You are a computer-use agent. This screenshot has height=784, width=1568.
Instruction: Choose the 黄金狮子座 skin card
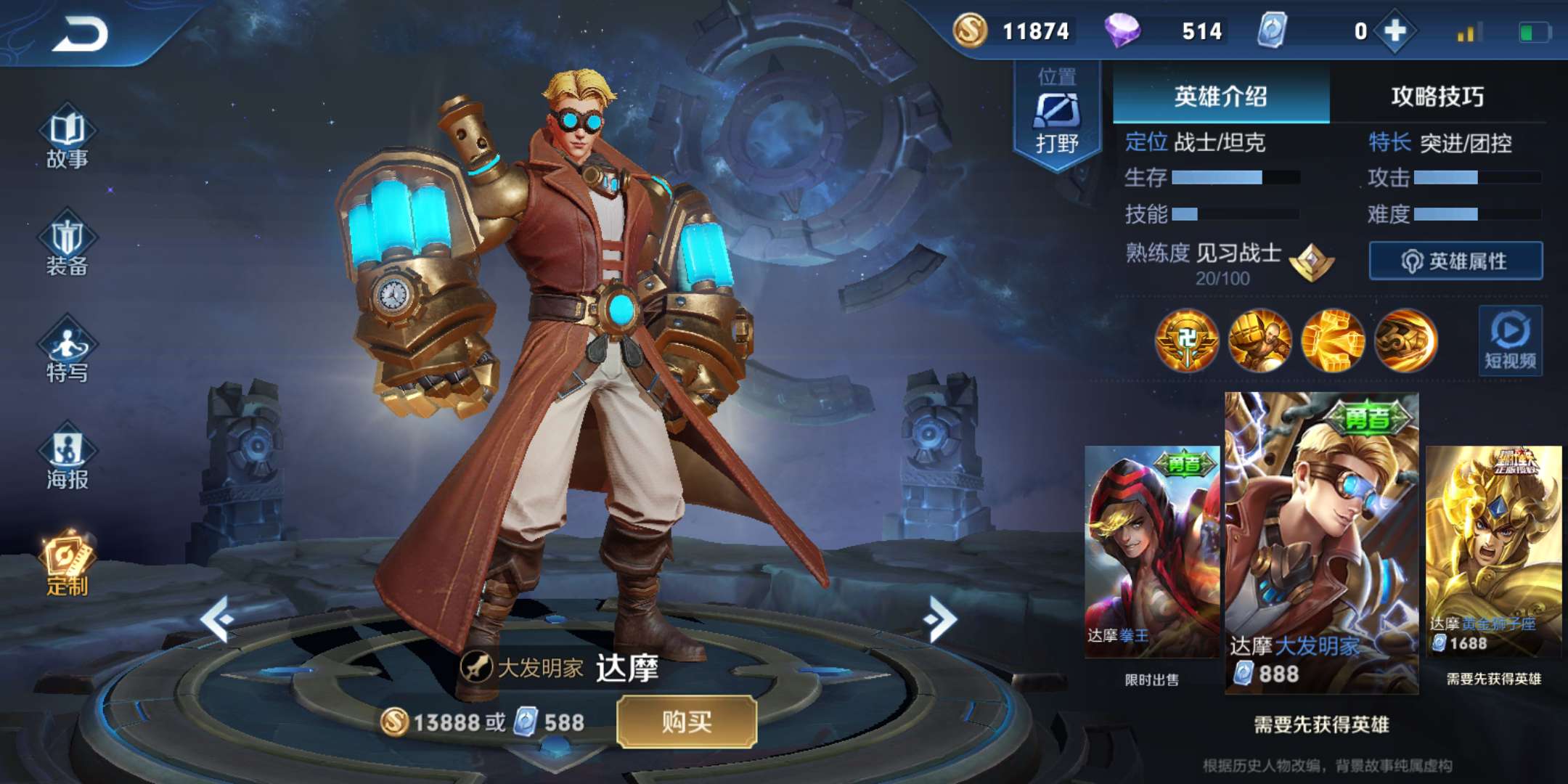[x=1493, y=552]
